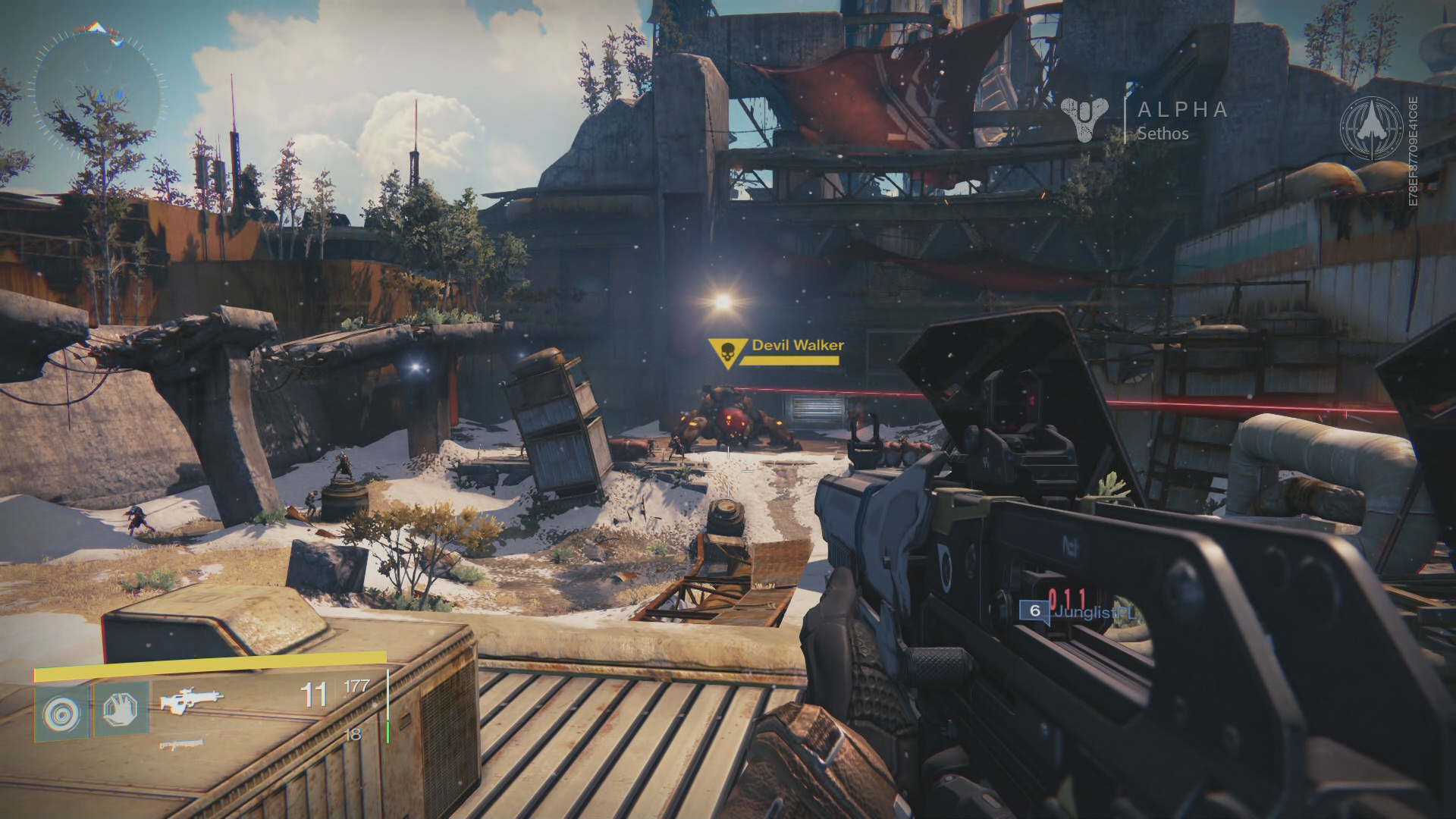Switch to the secondary weapon icon
The width and height of the screenshot is (1456, 819).
pos(181,744)
